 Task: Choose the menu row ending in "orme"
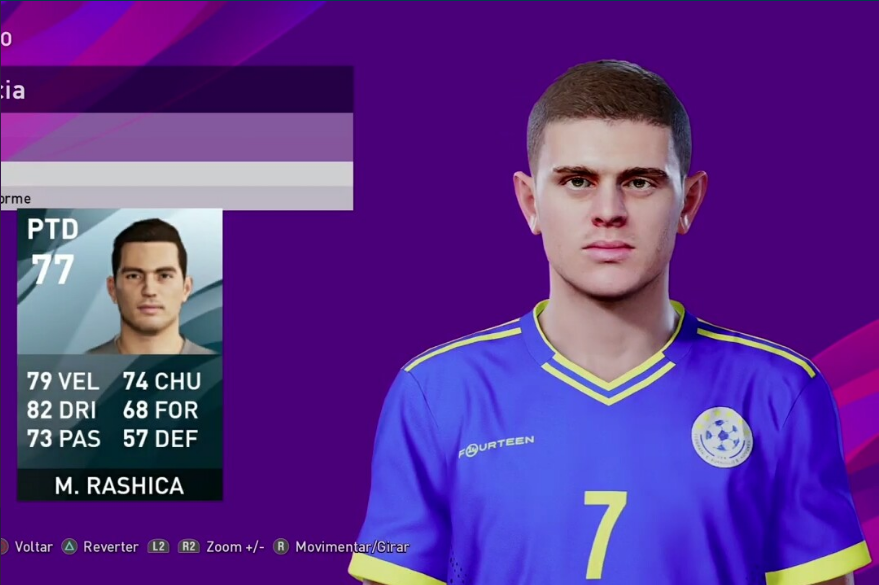pos(176,198)
